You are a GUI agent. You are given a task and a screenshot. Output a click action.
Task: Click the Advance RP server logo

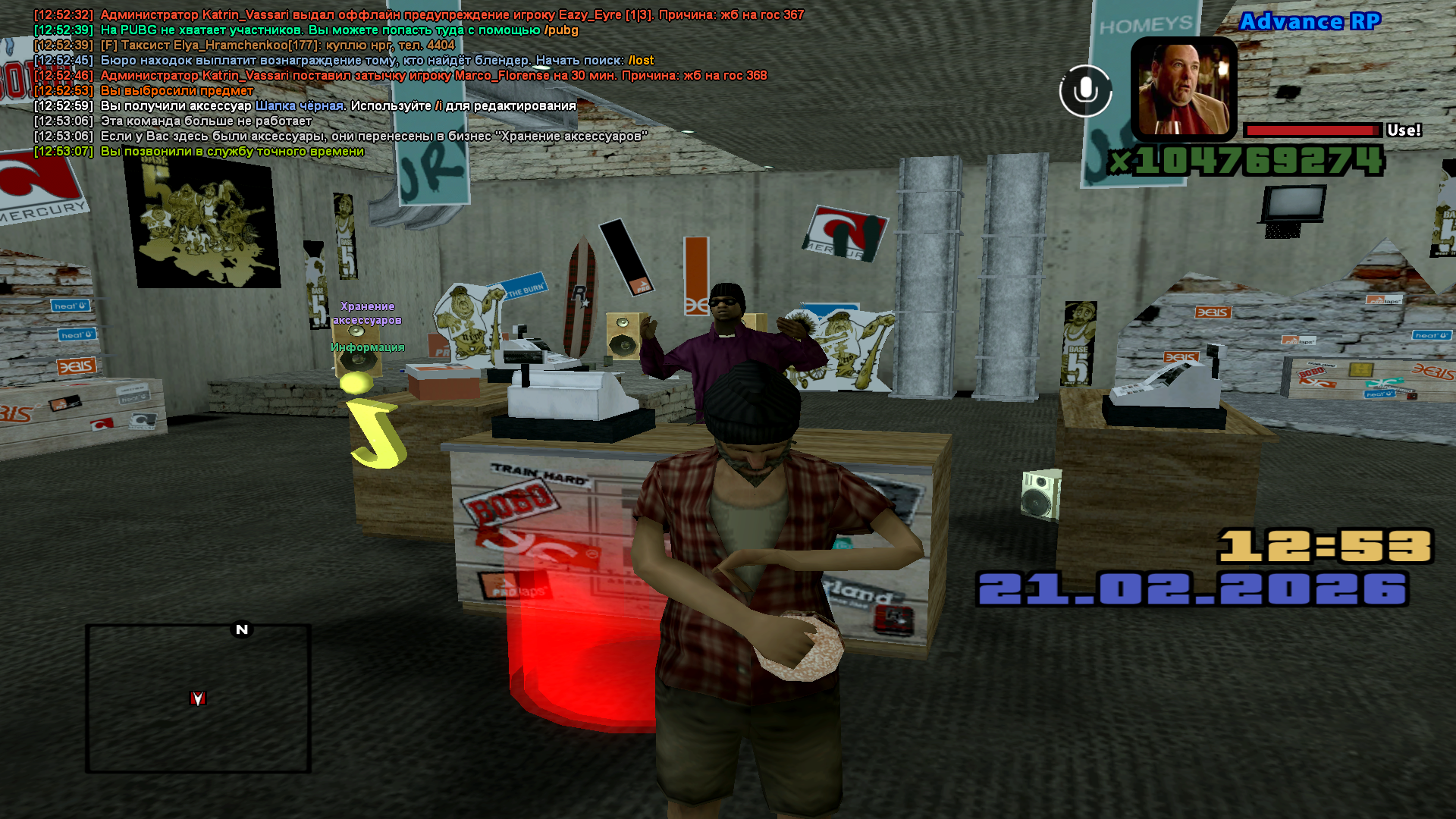pyautogui.click(x=1310, y=21)
